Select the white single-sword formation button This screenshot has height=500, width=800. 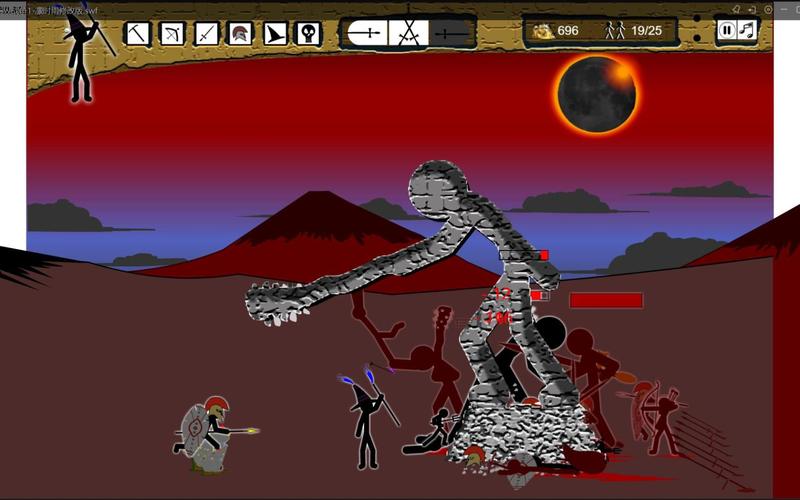[366, 33]
